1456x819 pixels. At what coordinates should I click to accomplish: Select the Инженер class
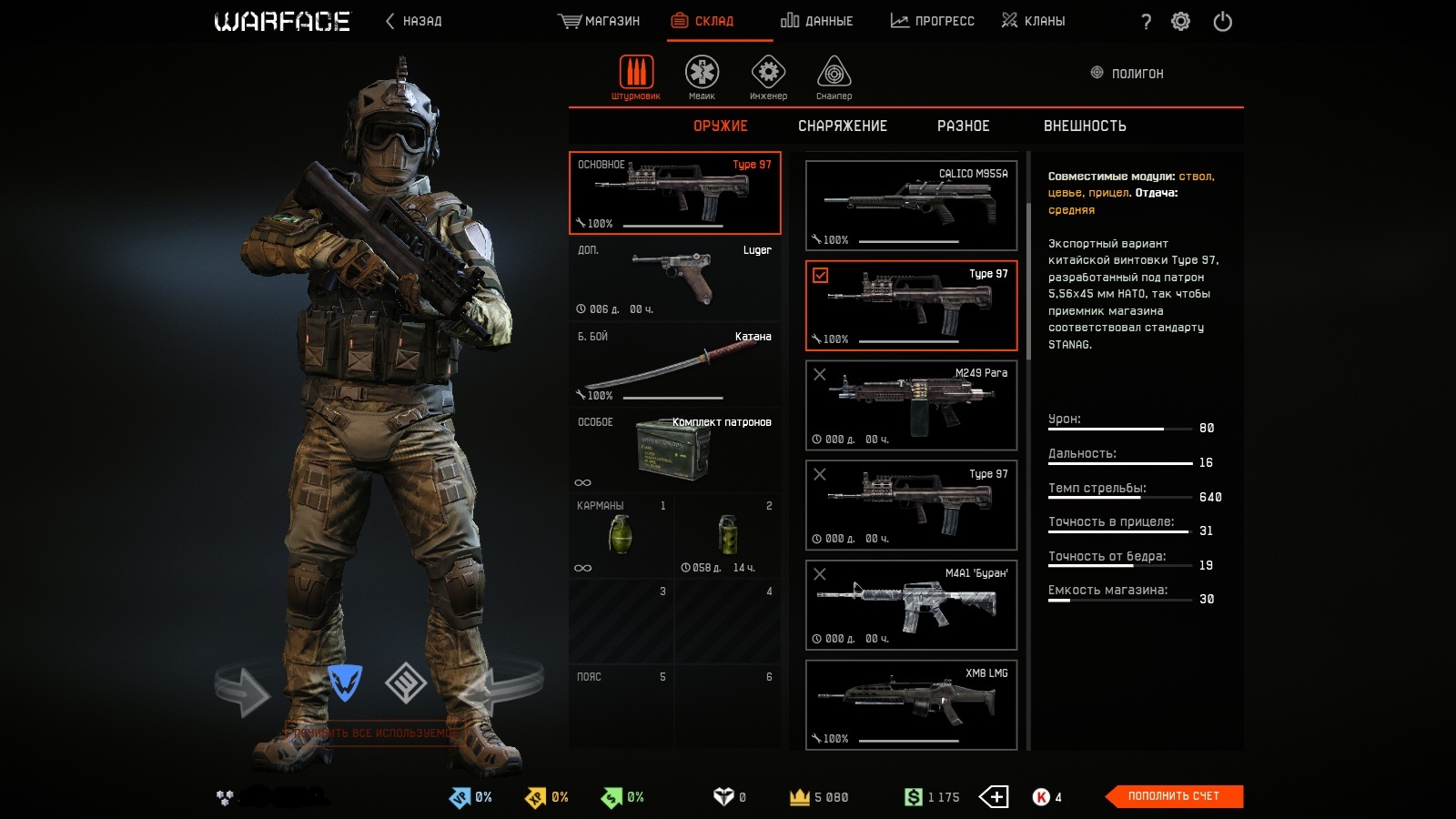[x=768, y=76]
